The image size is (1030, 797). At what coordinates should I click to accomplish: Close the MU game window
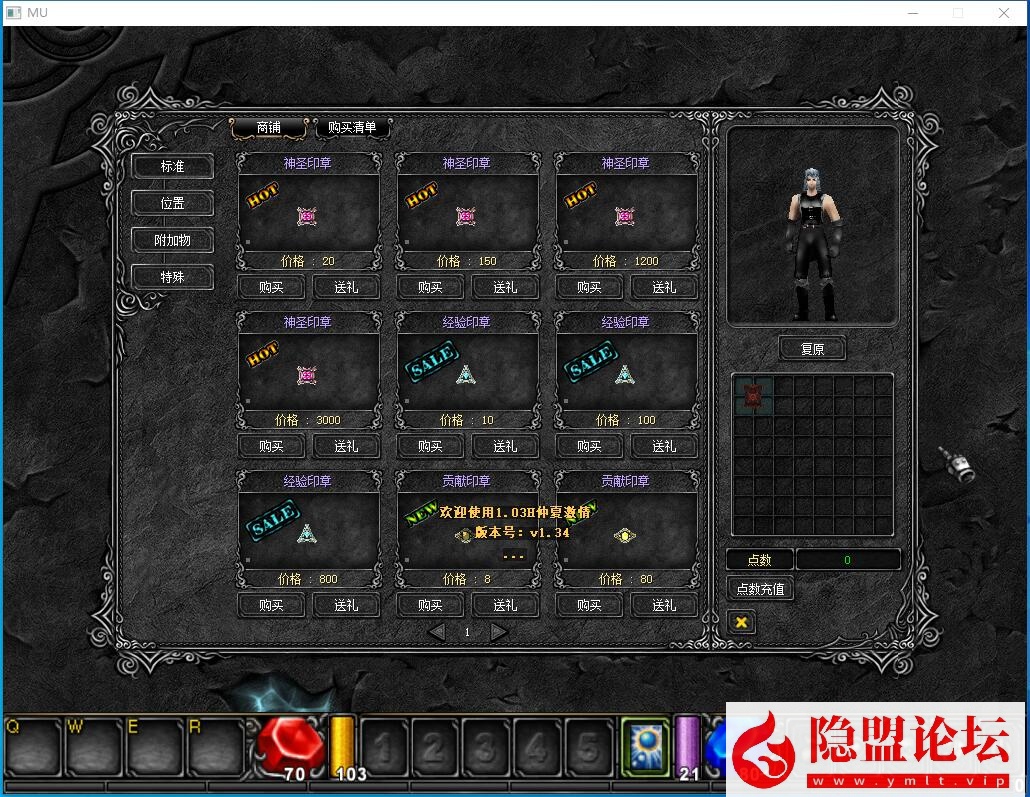(x=1004, y=13)
